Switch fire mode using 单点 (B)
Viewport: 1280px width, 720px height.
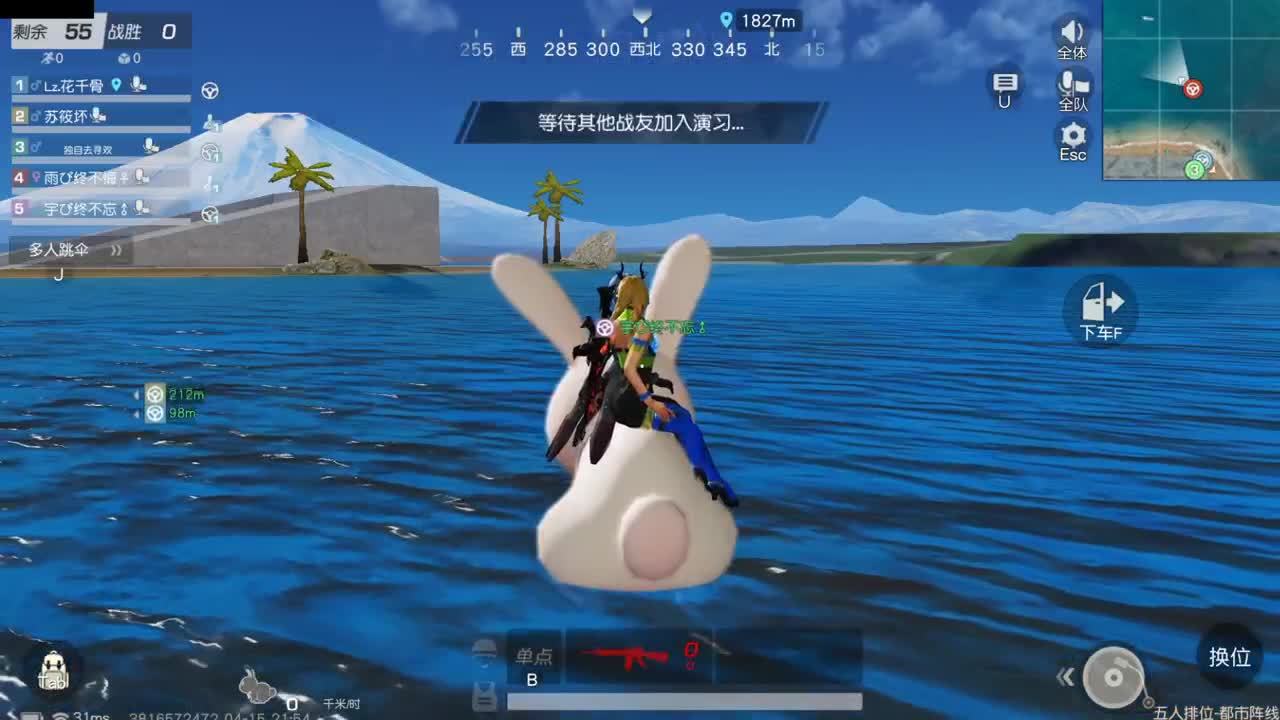click(534, 660)
